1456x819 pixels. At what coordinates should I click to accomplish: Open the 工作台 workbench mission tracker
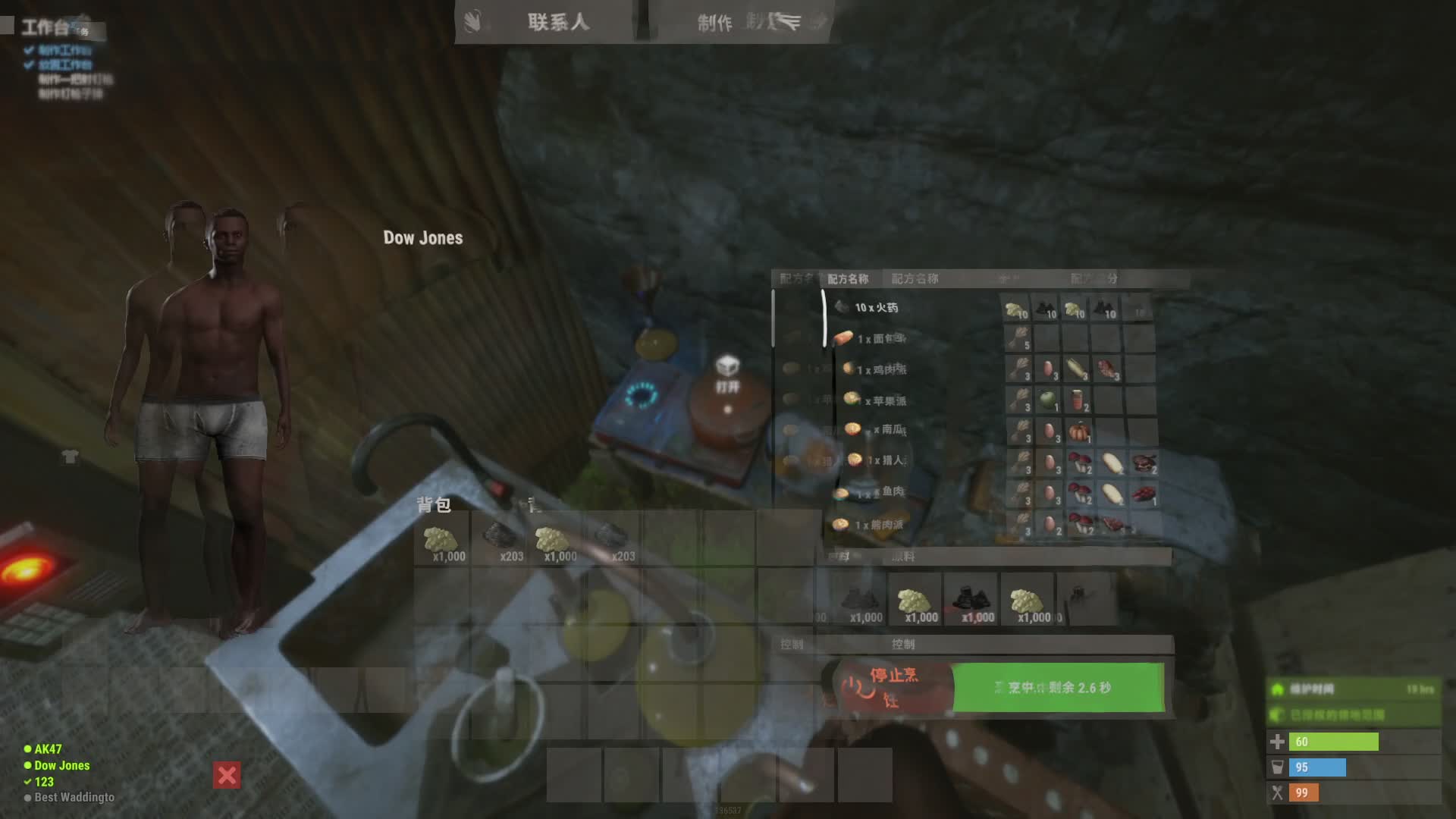[47, 28]
